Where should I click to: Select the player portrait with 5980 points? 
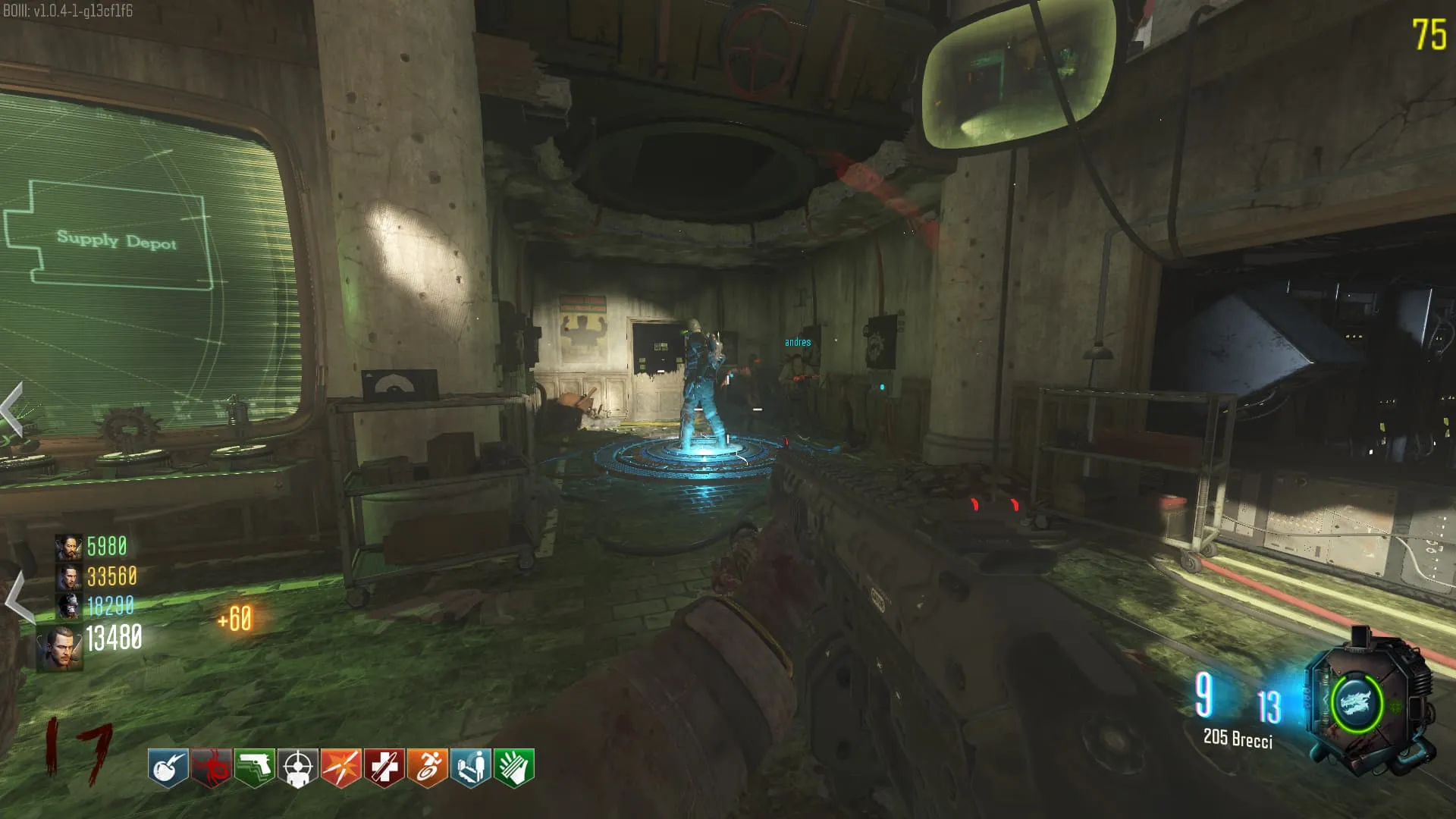coord(68,547)
